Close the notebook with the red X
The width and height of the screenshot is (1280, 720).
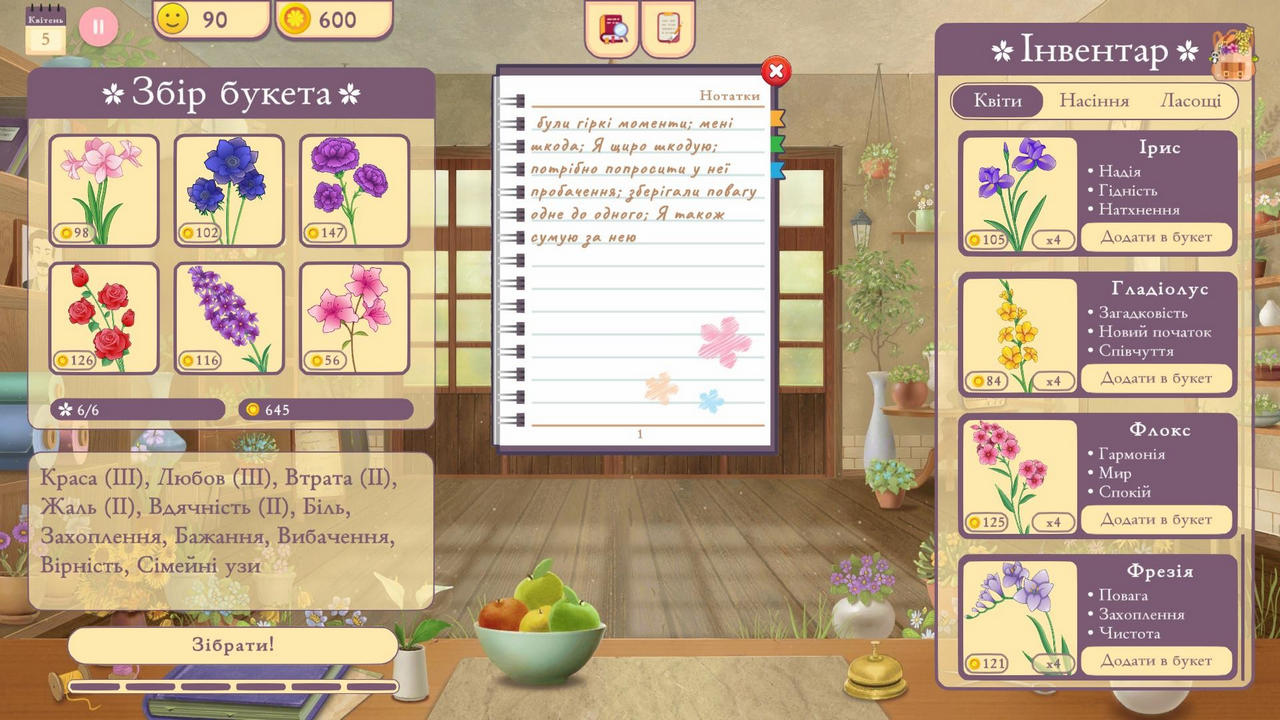(x=776, y=71)
